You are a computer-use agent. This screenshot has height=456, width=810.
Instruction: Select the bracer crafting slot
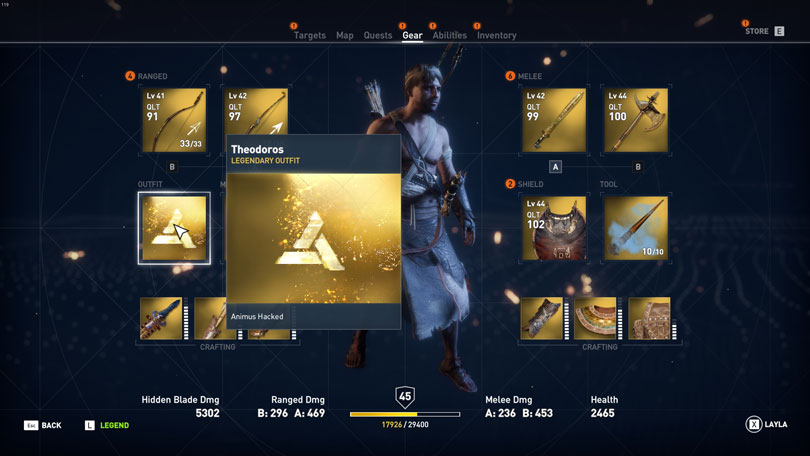tap(542, 318)
